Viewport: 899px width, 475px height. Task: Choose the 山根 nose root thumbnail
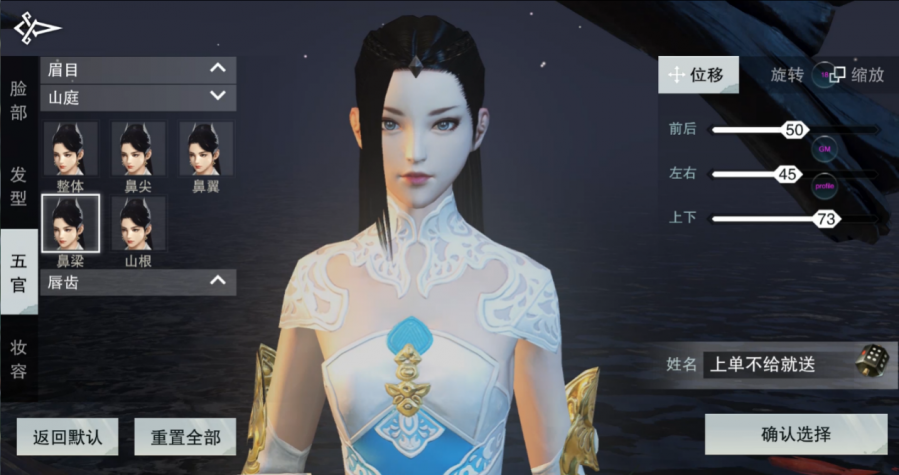point(138,224)
